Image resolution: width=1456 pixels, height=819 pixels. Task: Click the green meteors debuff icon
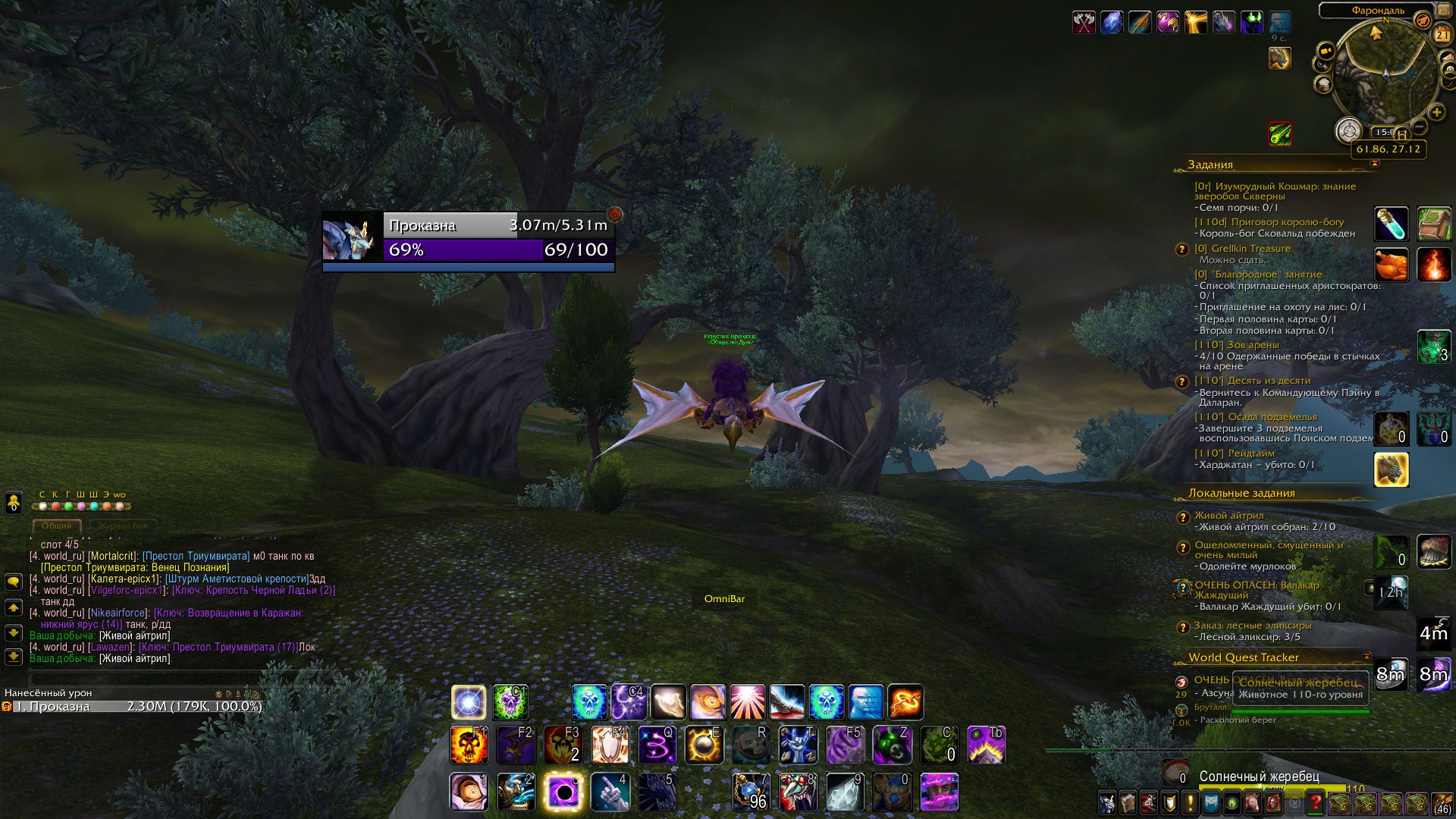pos(1280,134)
